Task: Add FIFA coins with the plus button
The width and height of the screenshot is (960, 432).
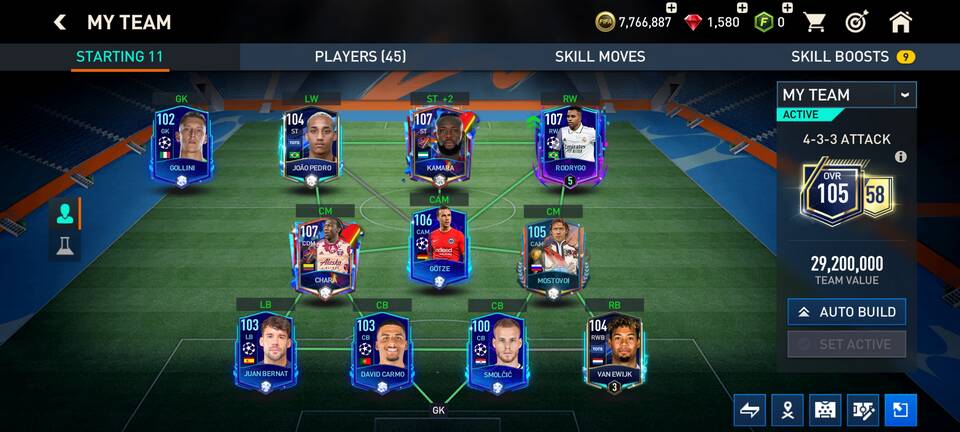Action: [x=671, y=9]
